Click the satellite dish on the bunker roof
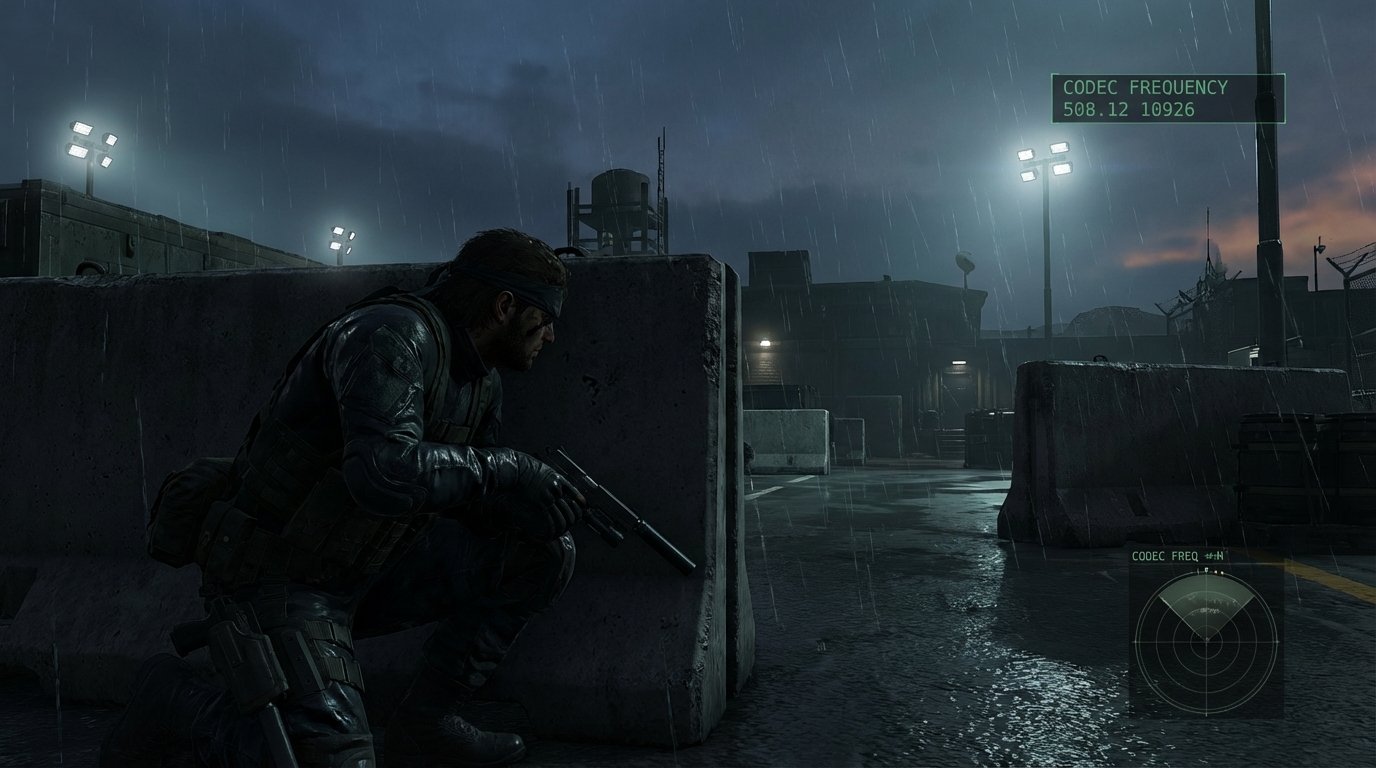The image size is (1376, 768). pos(964,260)
